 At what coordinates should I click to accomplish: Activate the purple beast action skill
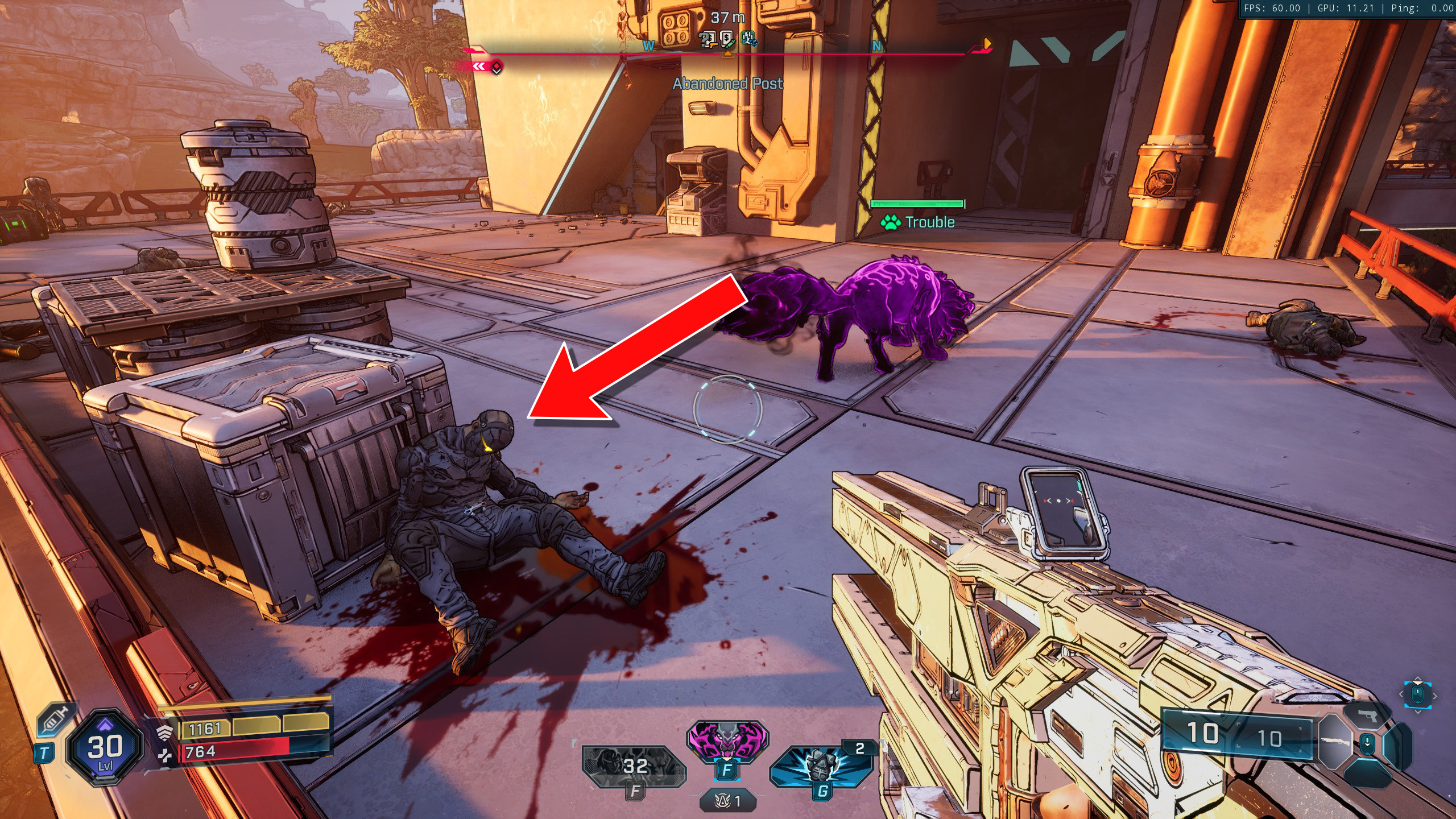coord(727,741)
